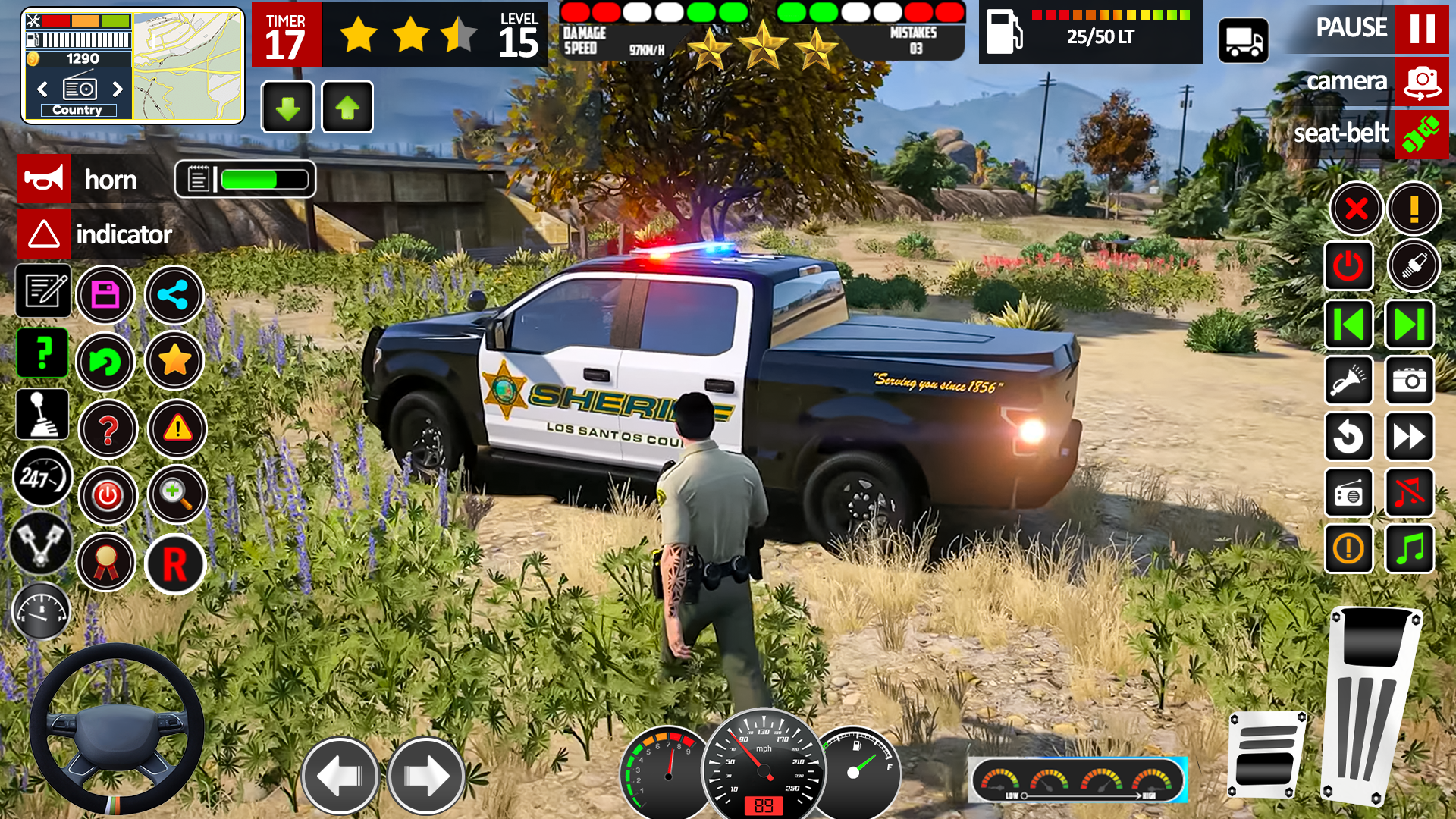Shift up with the green up arrow
This screenshot has width=1456, height=819.
[347, 107]
